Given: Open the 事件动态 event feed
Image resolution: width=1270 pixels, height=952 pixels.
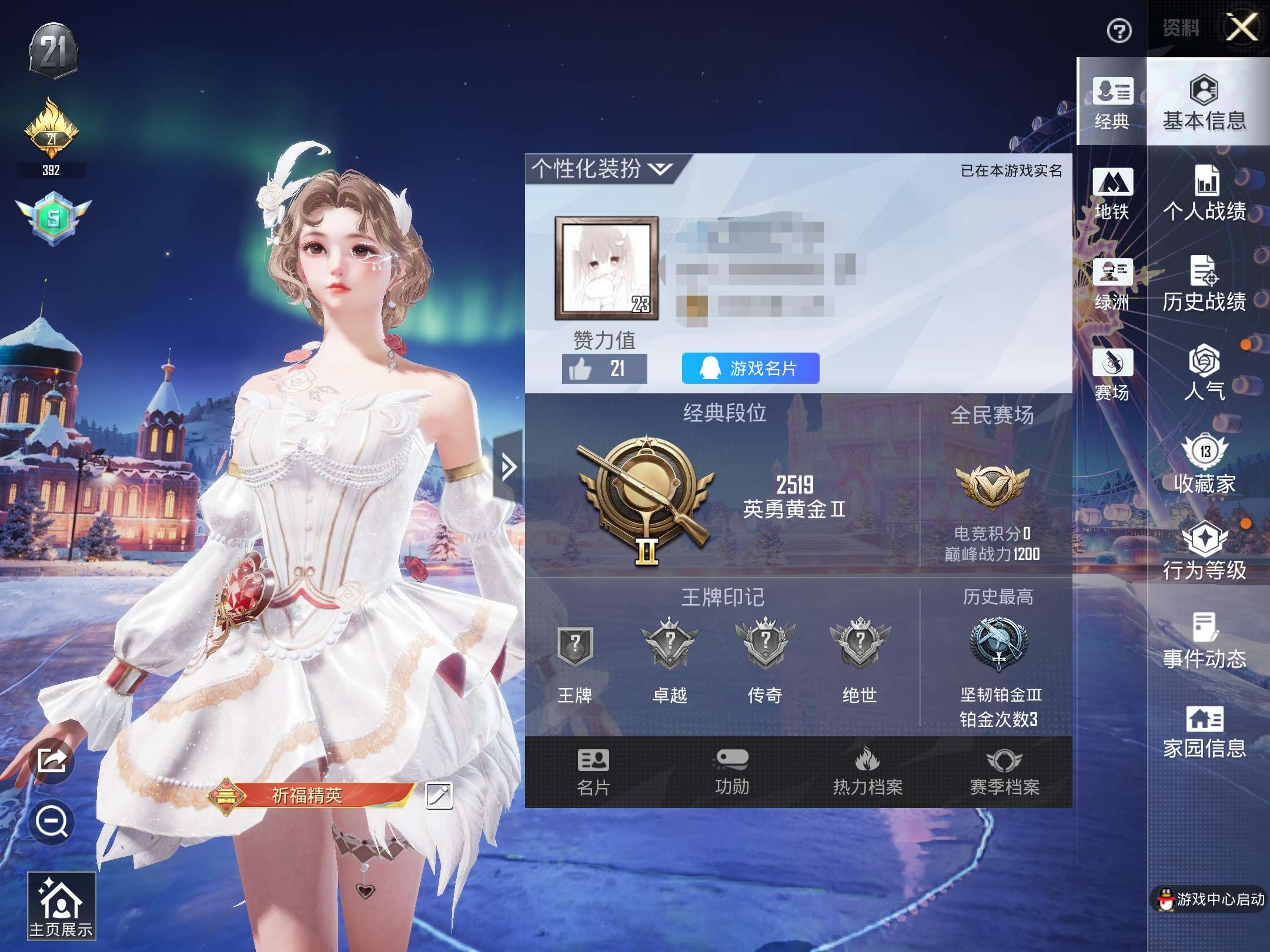Looking at the screenshot, I should point(1204,642).
